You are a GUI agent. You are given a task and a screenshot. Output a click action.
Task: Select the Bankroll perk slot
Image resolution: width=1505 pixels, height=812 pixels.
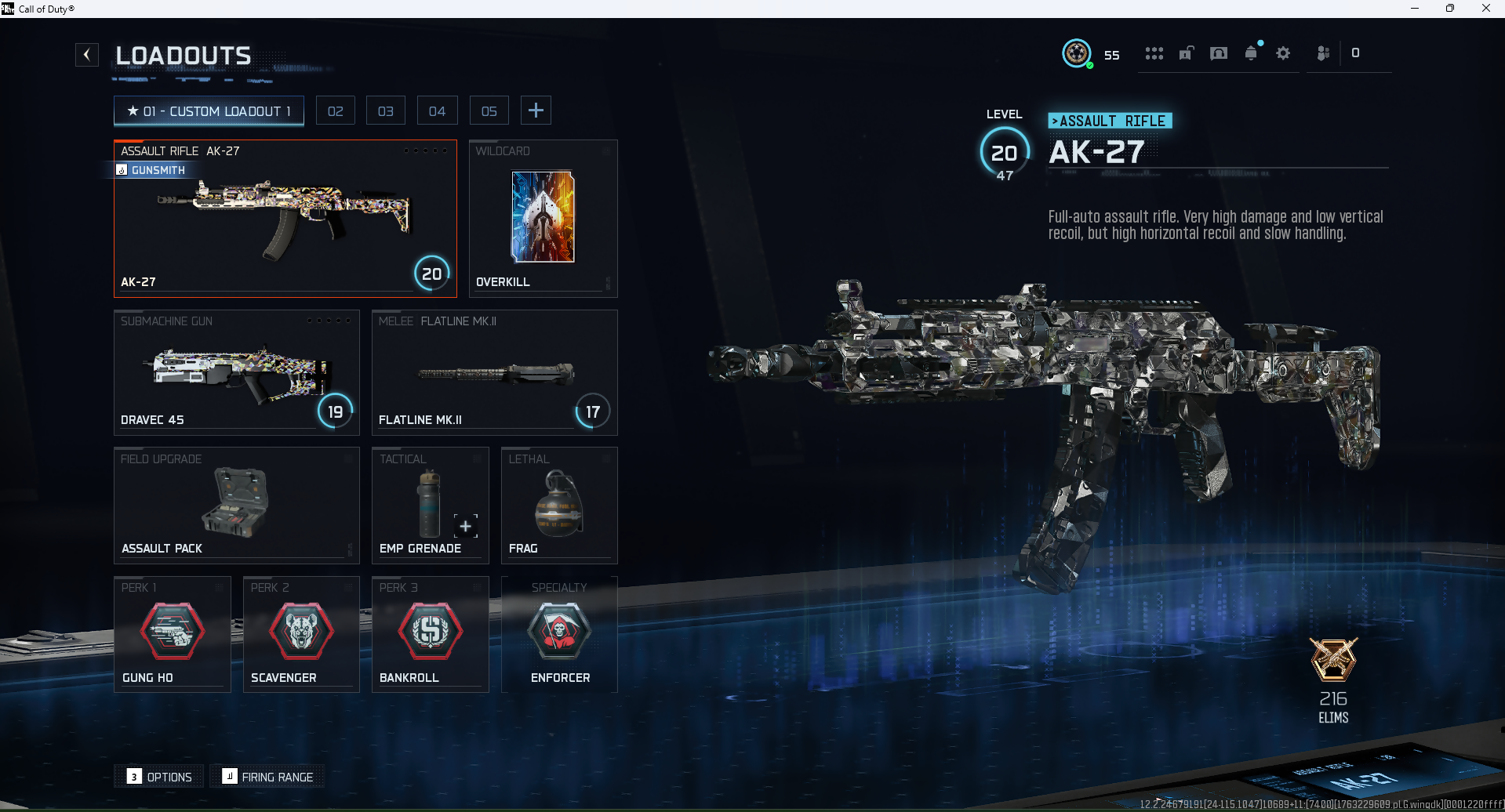[x=430, y=634]
